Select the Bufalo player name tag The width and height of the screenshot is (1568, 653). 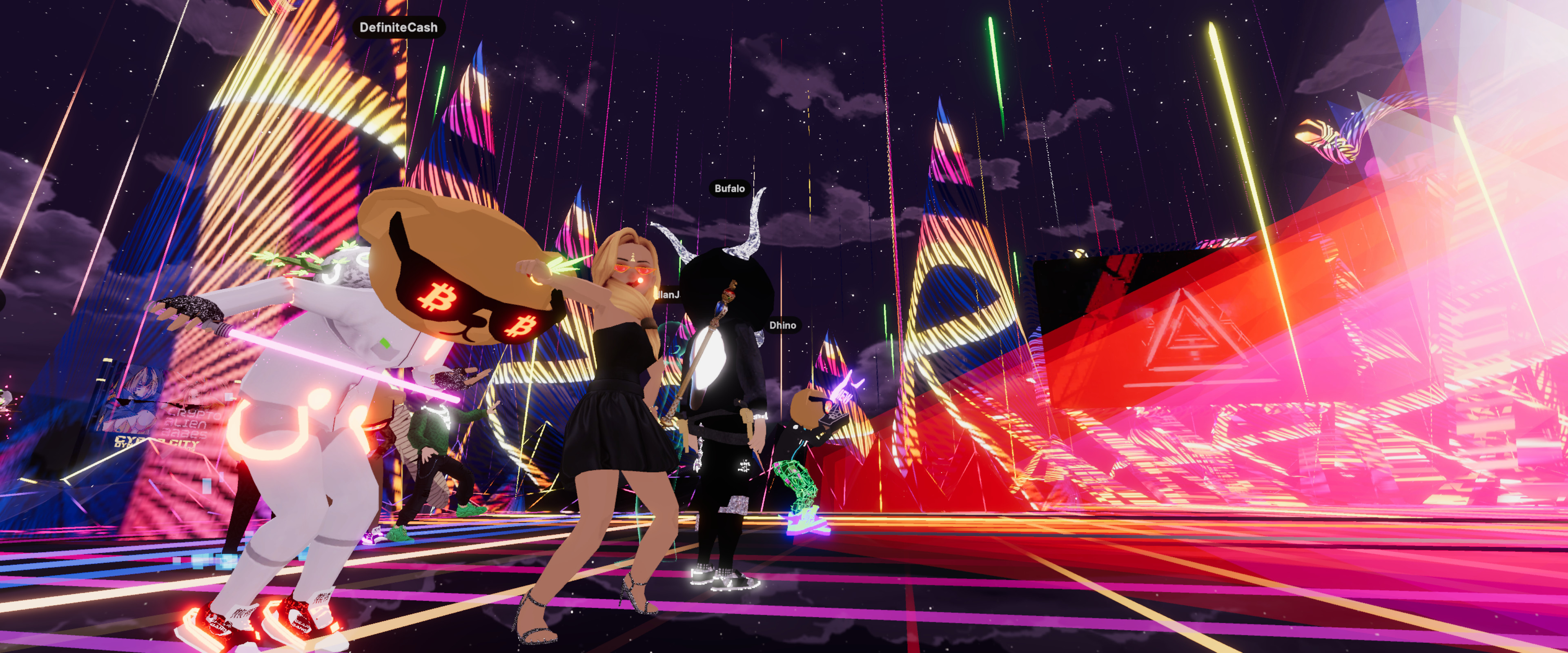pyautogui.click(x=729, y=189)
